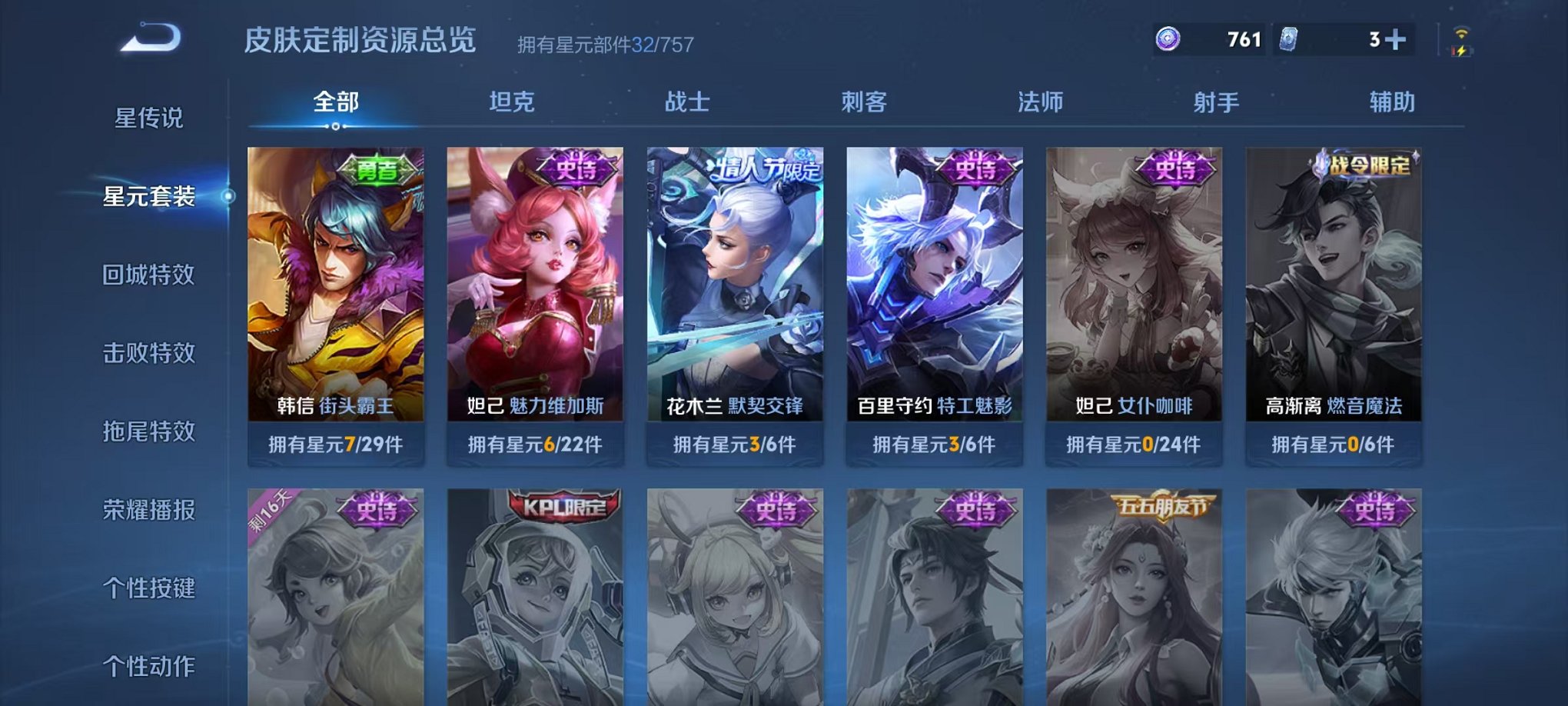
Task: Click the 勇者 badge on 韩信 街头霸王 card
Action: [x=376, y=170]
